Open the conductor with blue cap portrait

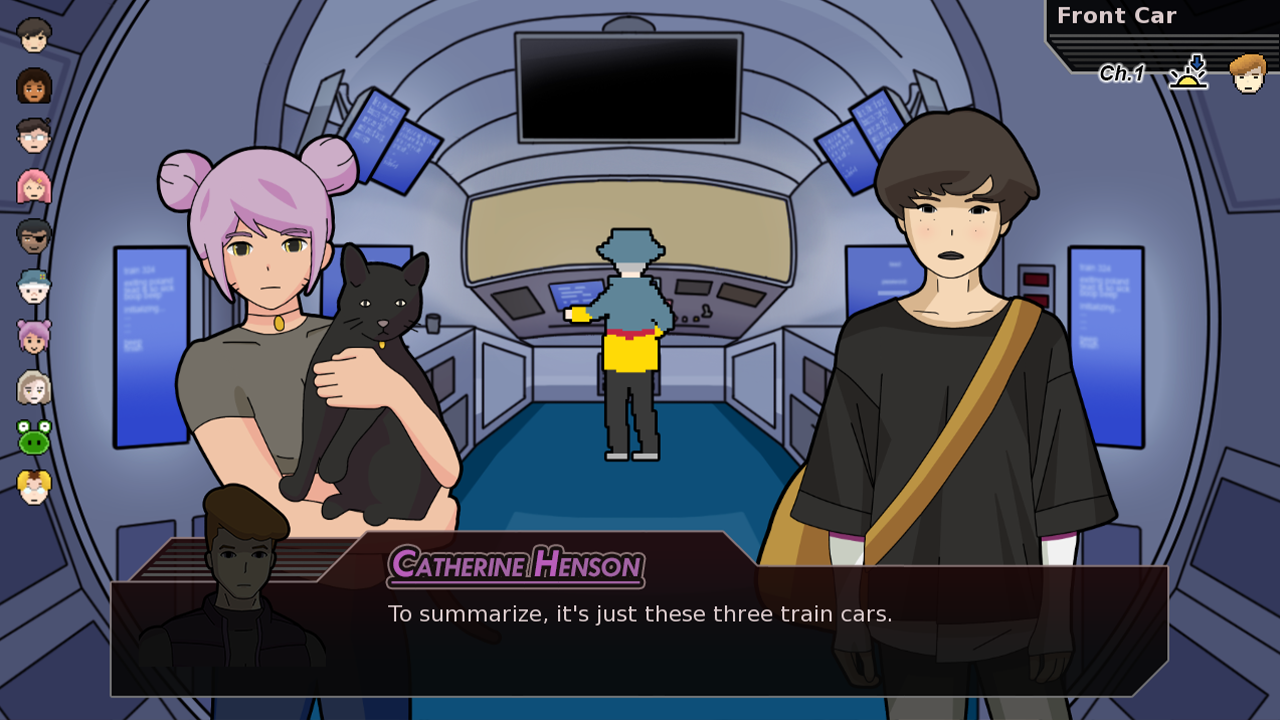[x=33, y=286]
